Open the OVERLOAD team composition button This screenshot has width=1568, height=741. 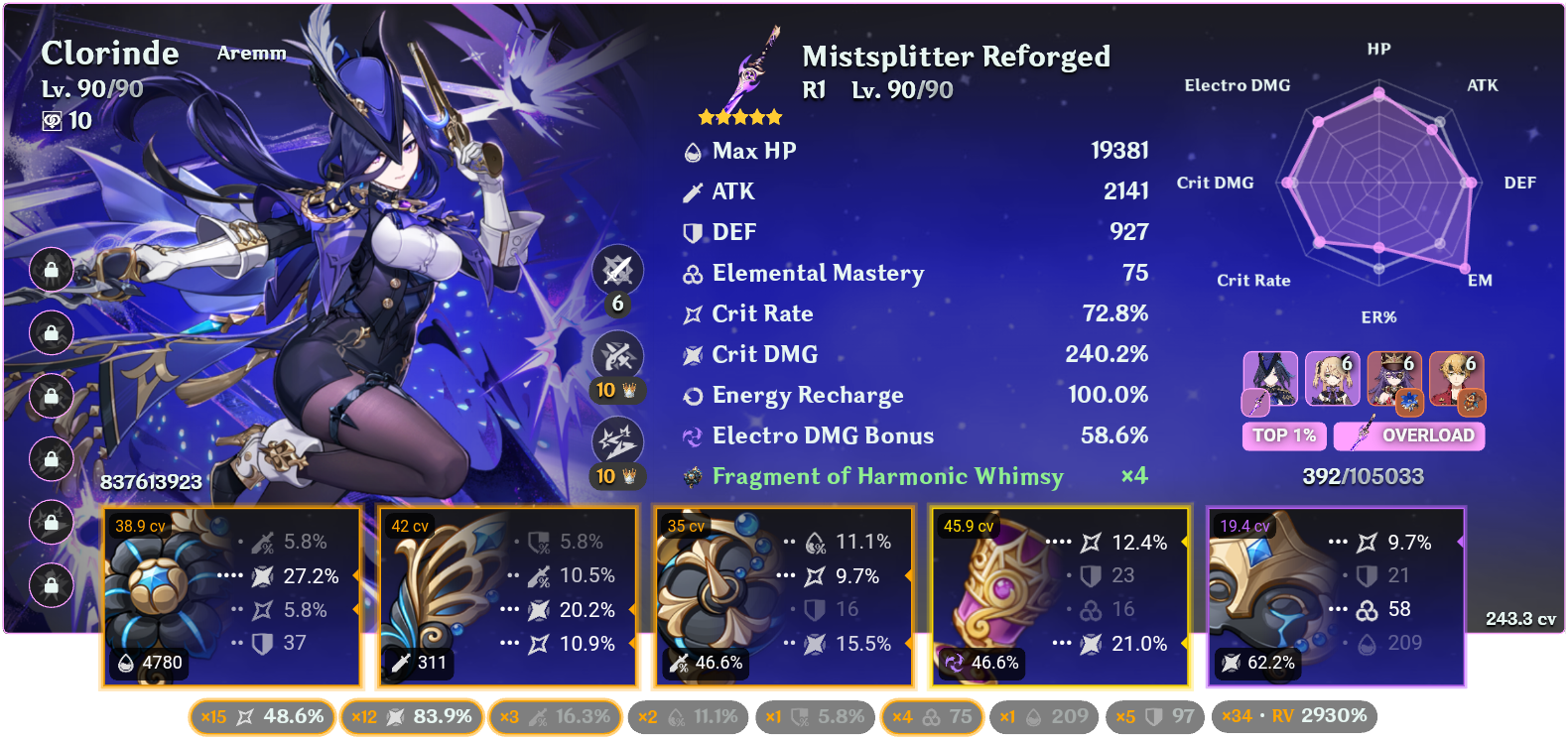pyautogui.click(x=1408, y=435)
